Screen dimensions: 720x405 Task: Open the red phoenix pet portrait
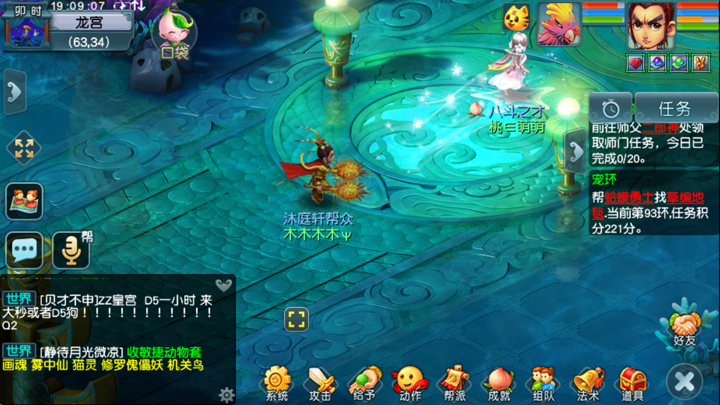click(x=559, y=23)
